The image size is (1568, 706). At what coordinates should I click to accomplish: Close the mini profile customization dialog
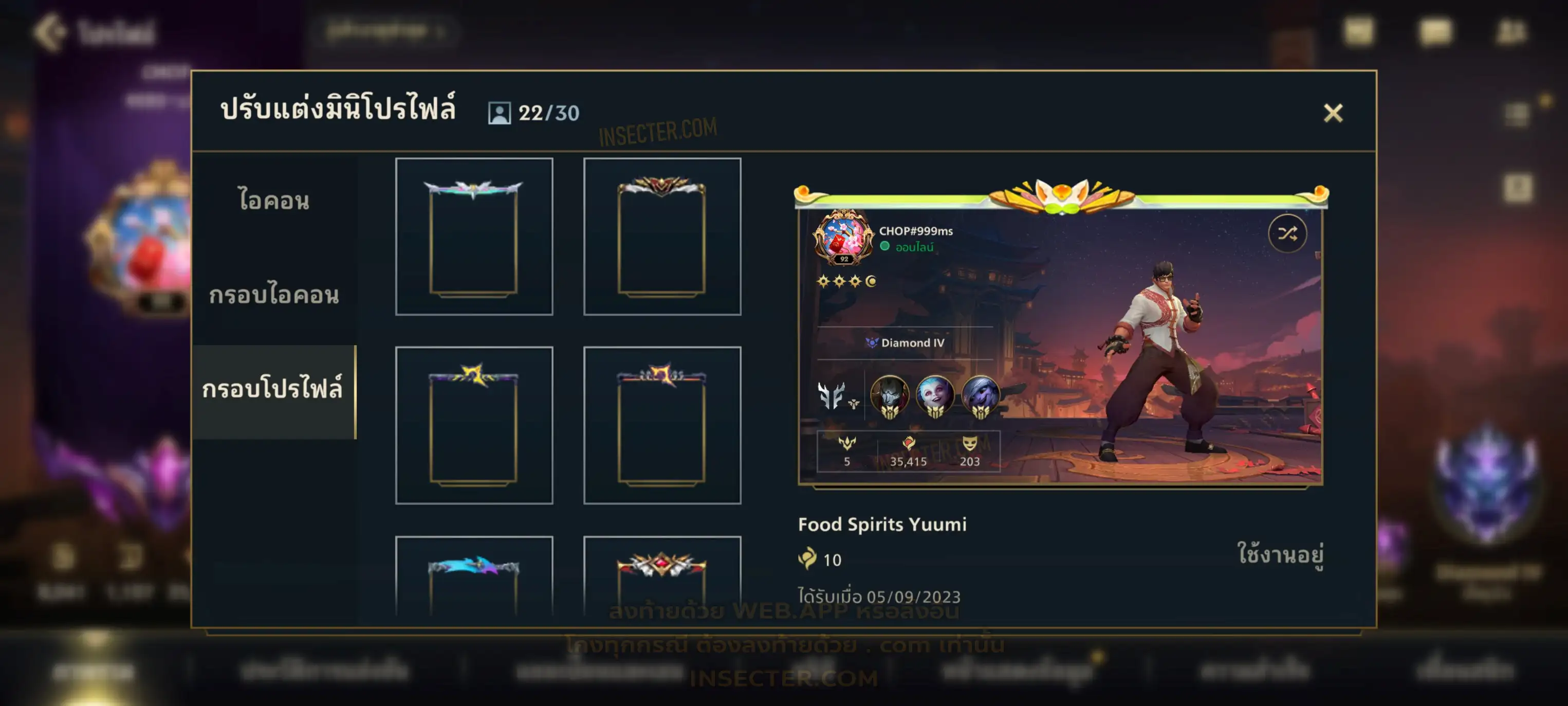[1333, 113]
